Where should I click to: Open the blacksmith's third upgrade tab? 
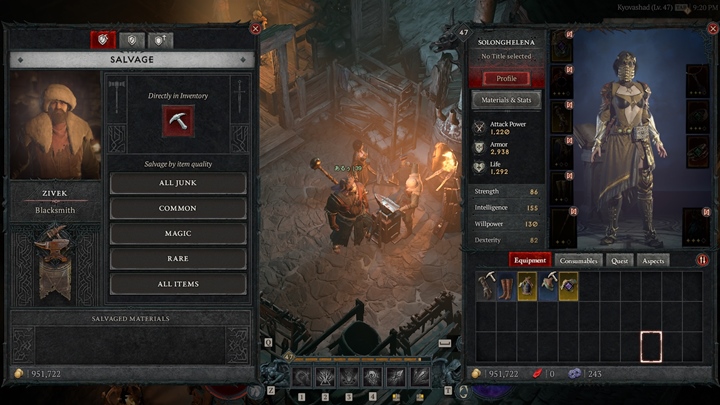tap(160, 40)
